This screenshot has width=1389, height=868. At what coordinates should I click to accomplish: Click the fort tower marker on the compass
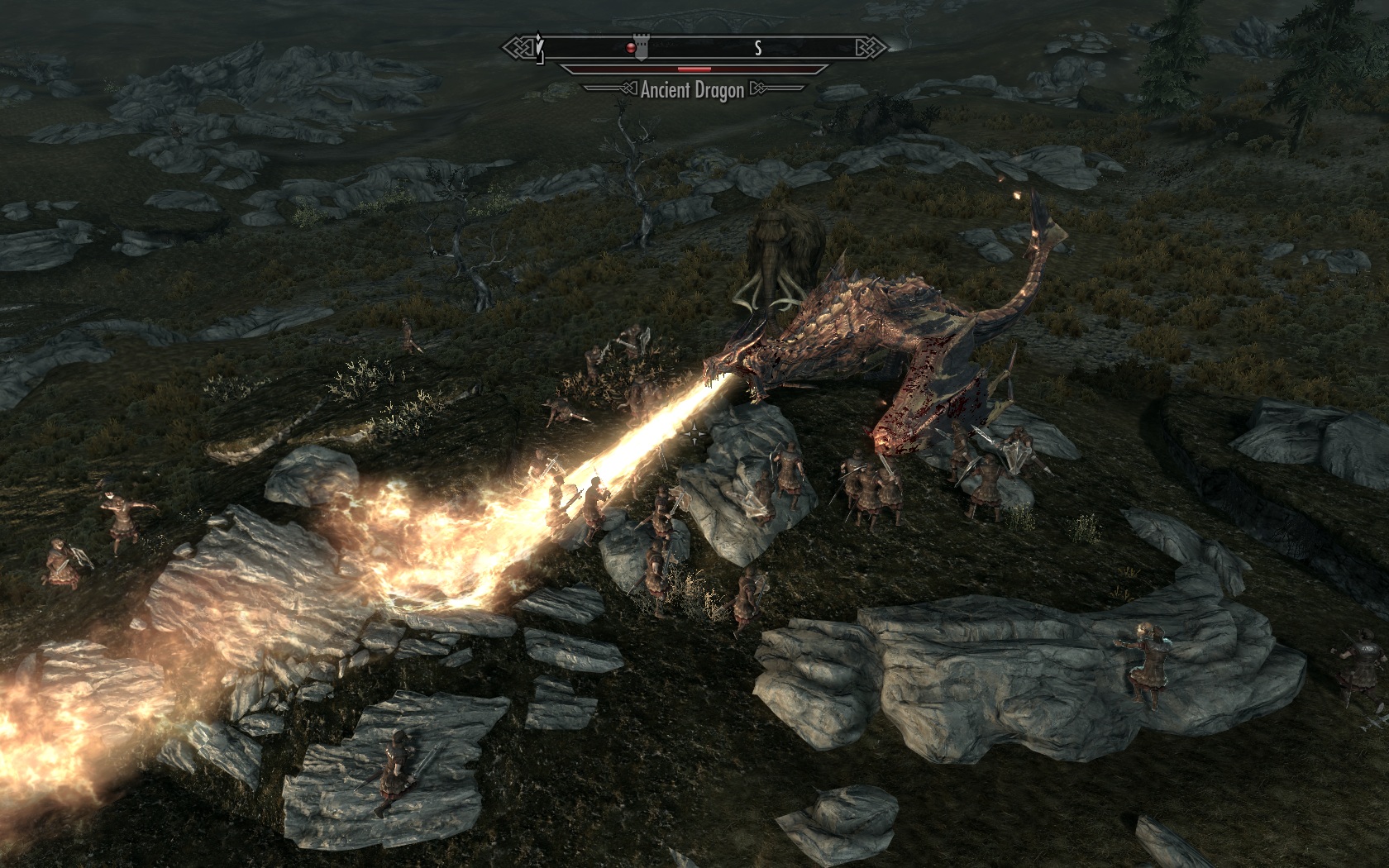641,47
